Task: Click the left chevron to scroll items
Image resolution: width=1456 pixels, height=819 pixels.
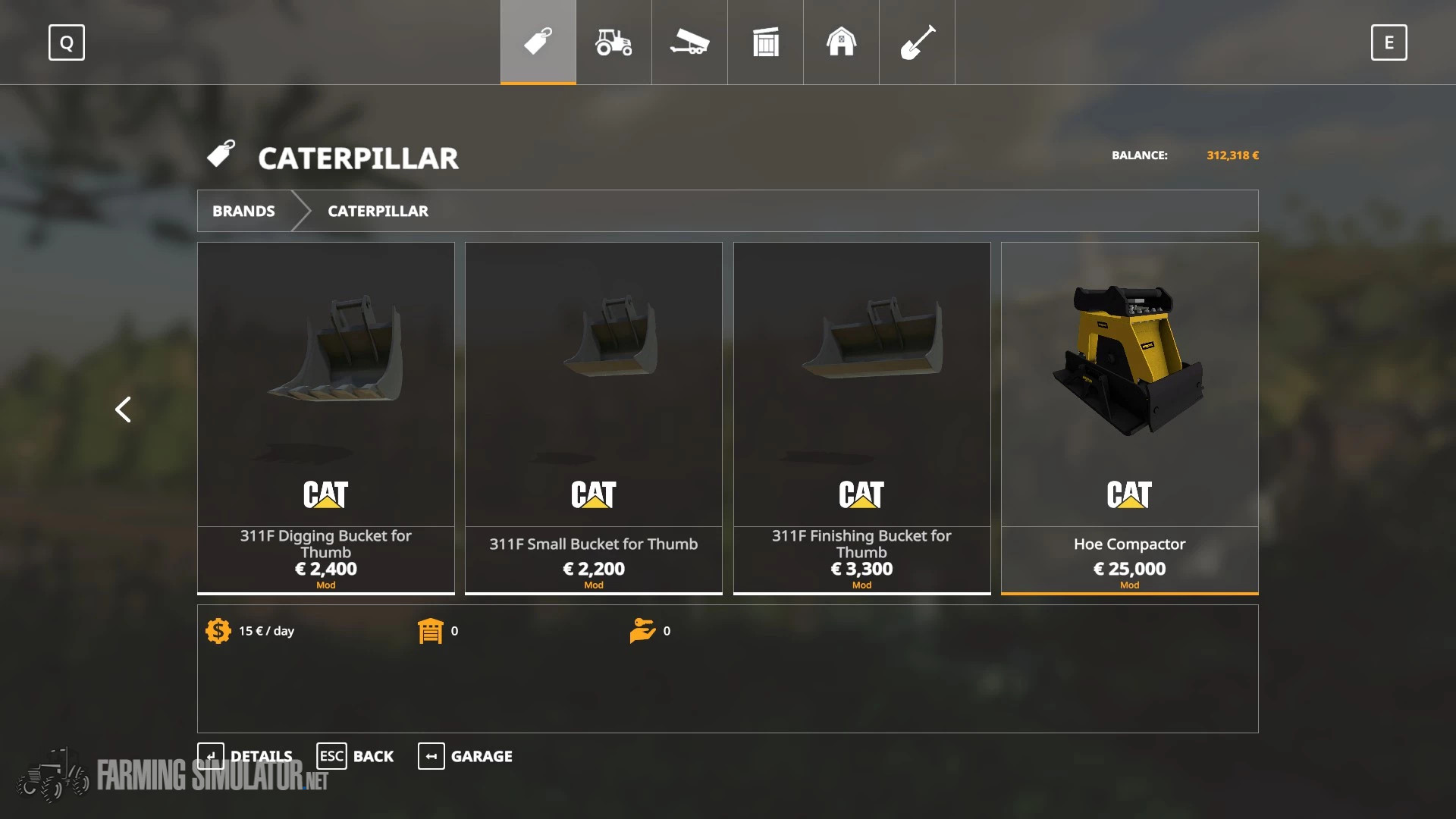Action: coord(124,409)
